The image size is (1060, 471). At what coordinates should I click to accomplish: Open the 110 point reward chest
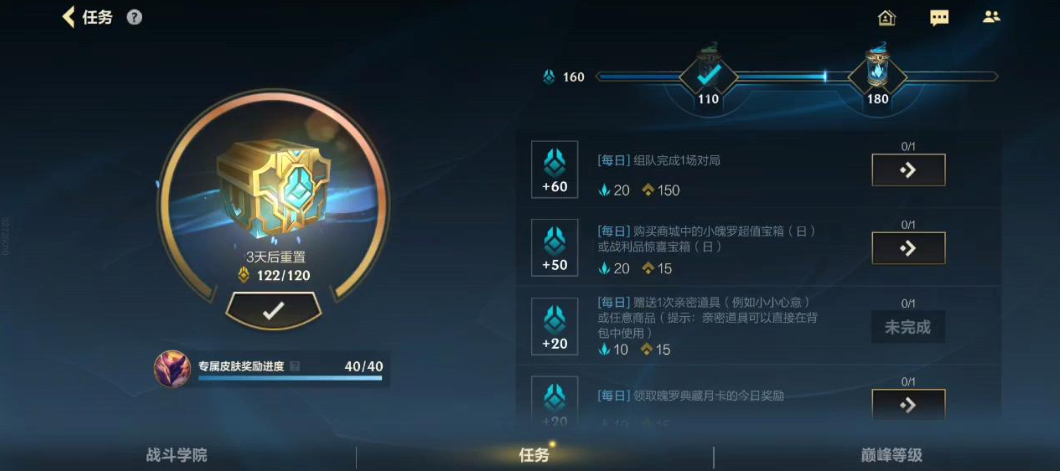click(708, 74)
